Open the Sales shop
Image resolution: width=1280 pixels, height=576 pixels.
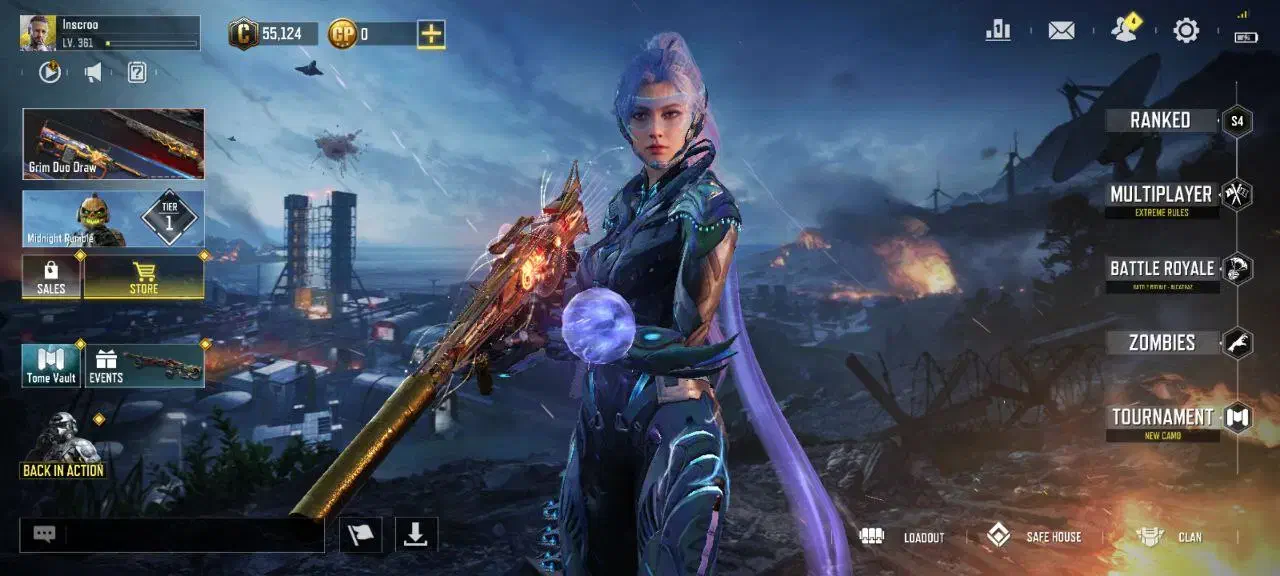pyautogui.click(x=51, y=277)
